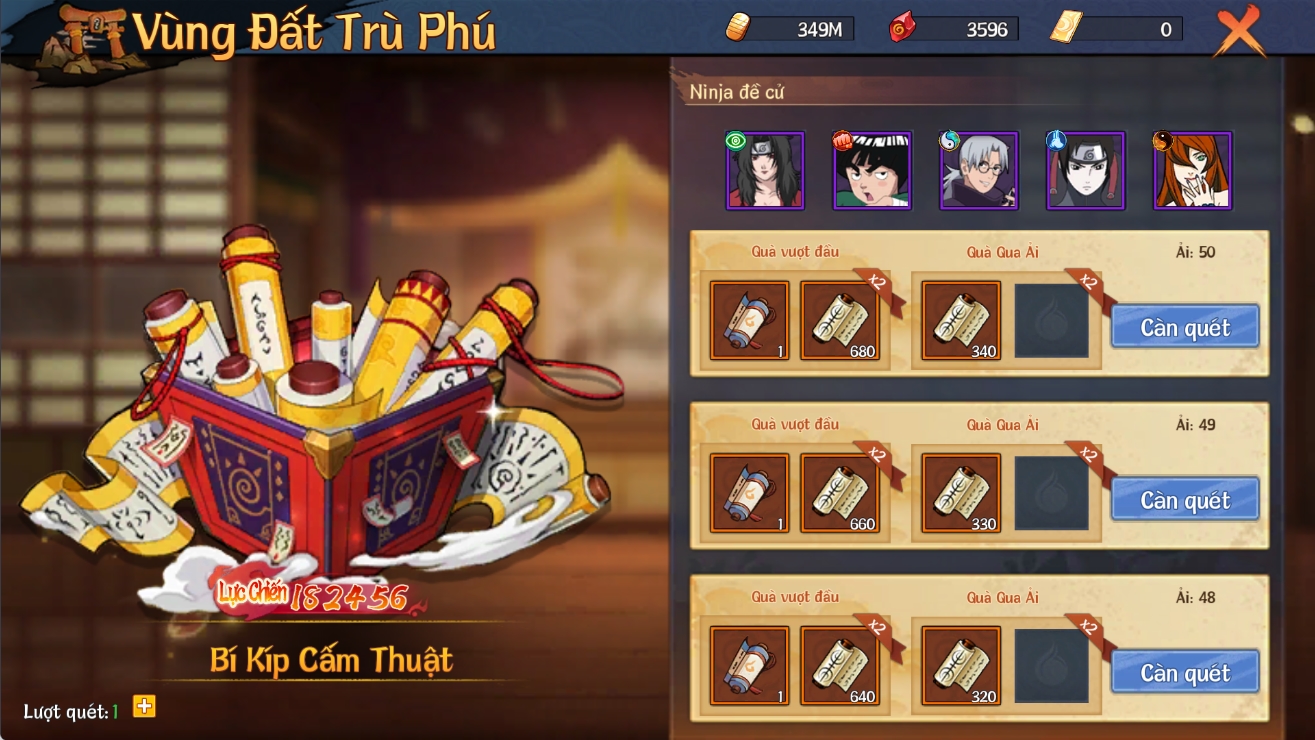This screenshot has width=1315, height=740.
Task: Select the orange-haired recommended ninja portrait
Action: pyautogui.click(x=1193, y=171)
